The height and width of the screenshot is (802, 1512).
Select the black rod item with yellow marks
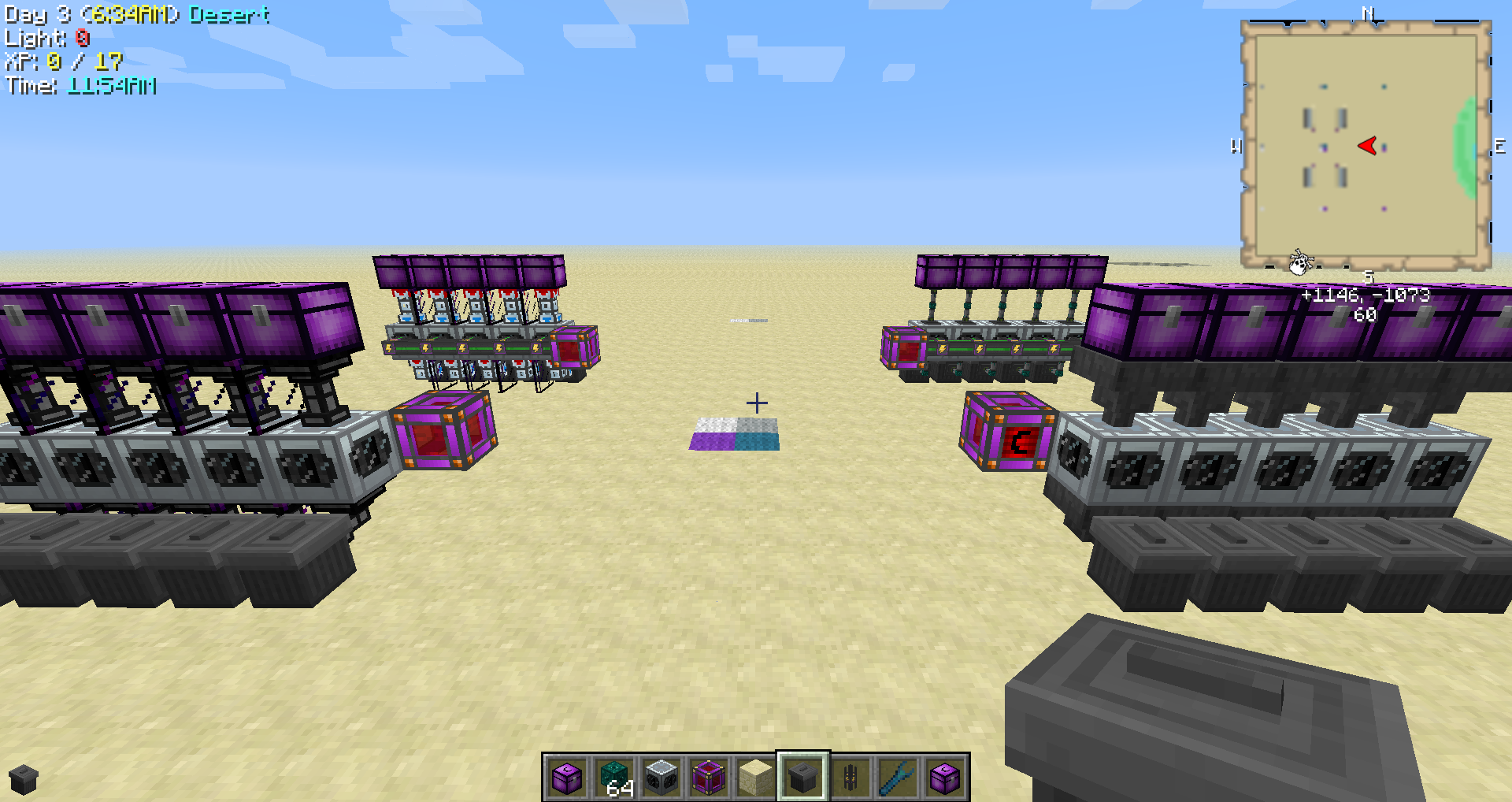[850, 777]
